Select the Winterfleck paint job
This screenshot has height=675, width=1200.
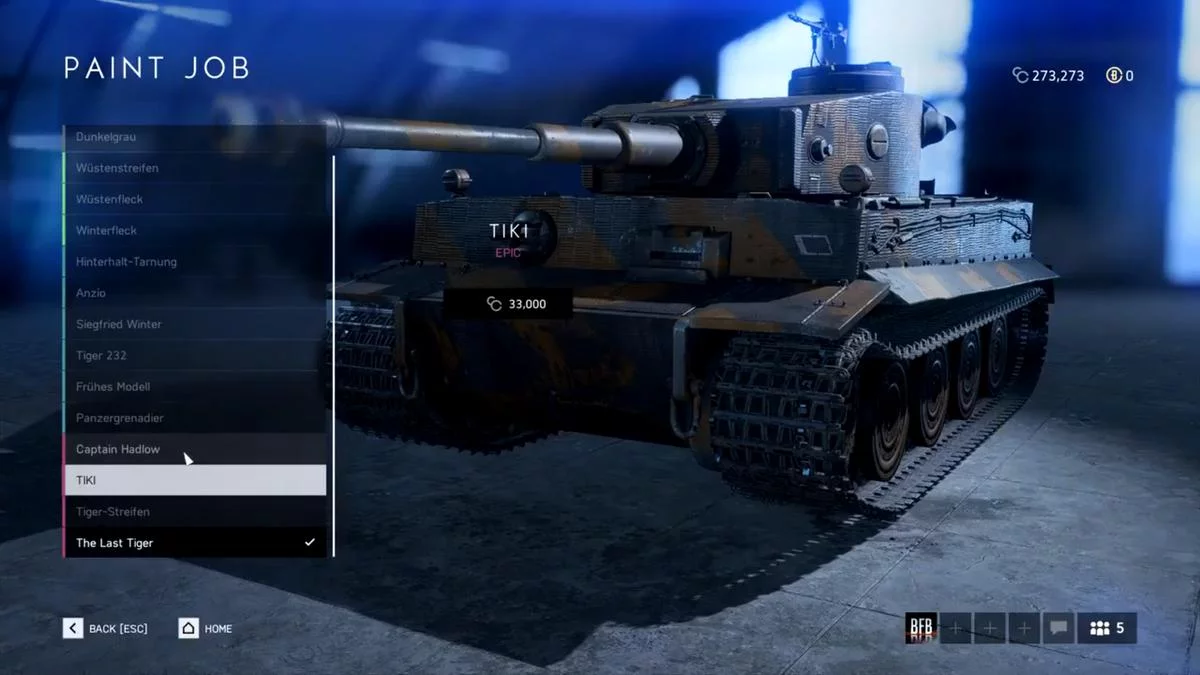195,230
